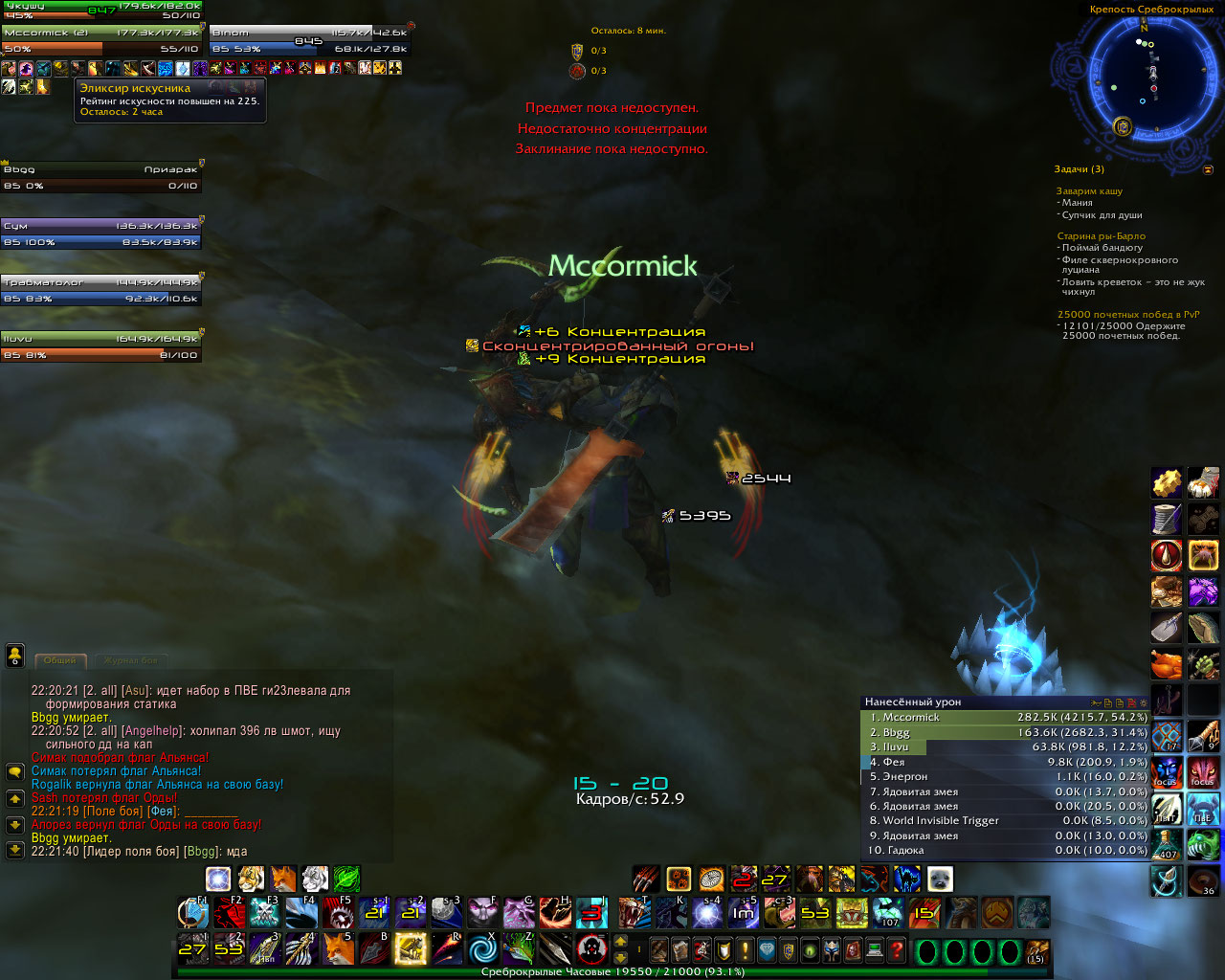1225x980 pixels.
Task: Click the red question mark help button
Action: [897, 950]
